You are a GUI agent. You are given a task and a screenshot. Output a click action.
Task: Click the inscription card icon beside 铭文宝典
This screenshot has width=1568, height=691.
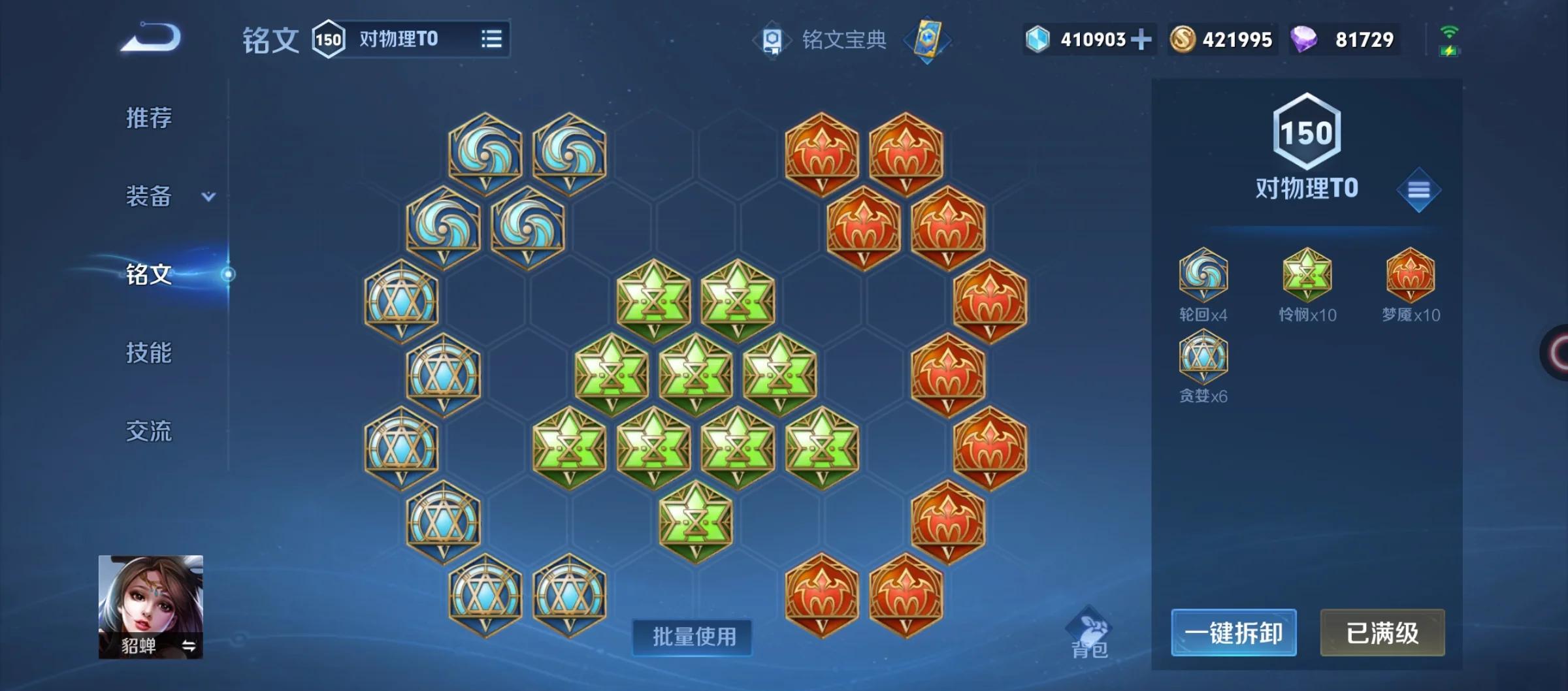(930, 39)
